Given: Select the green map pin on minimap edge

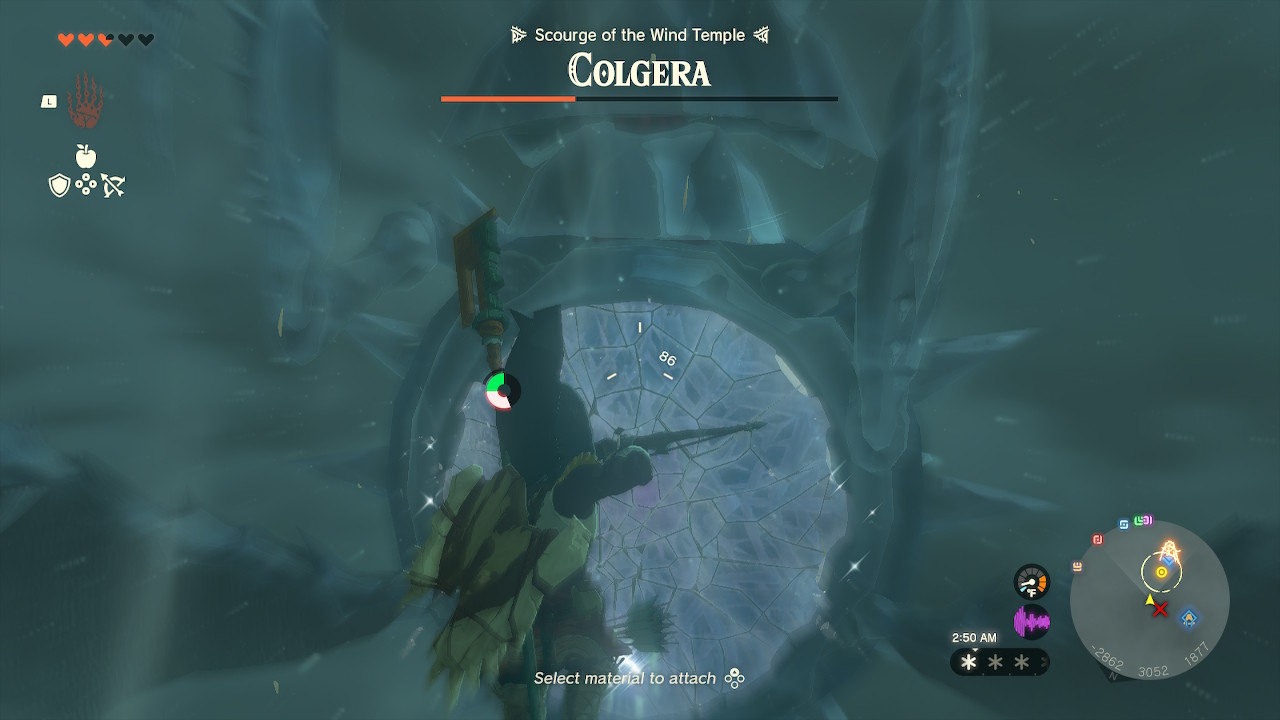Looking at the screenshot, I should [x=1138, y=521].
